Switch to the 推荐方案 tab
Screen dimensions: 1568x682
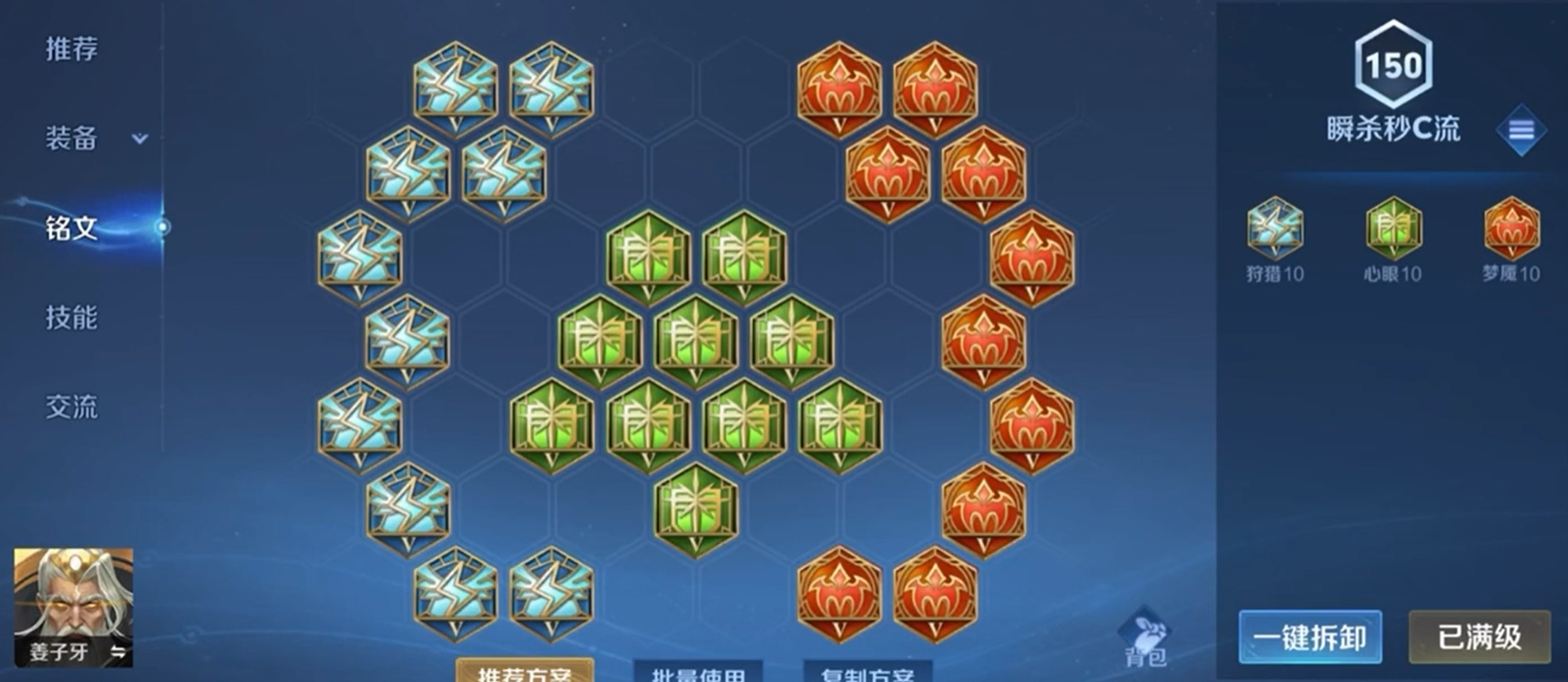pos(524,675)
